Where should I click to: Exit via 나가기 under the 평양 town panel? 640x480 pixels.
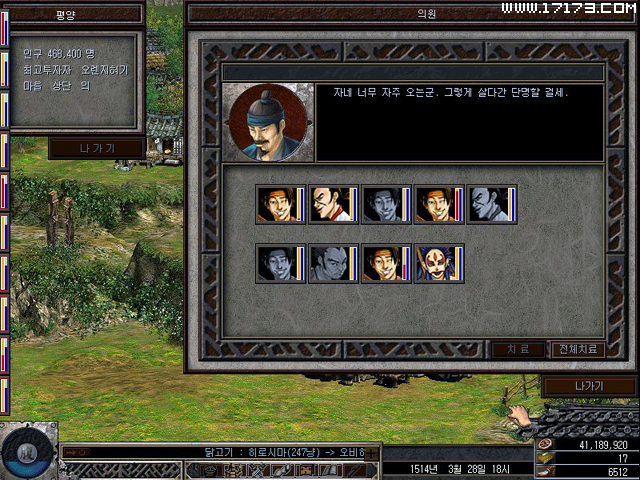(97, 148)
